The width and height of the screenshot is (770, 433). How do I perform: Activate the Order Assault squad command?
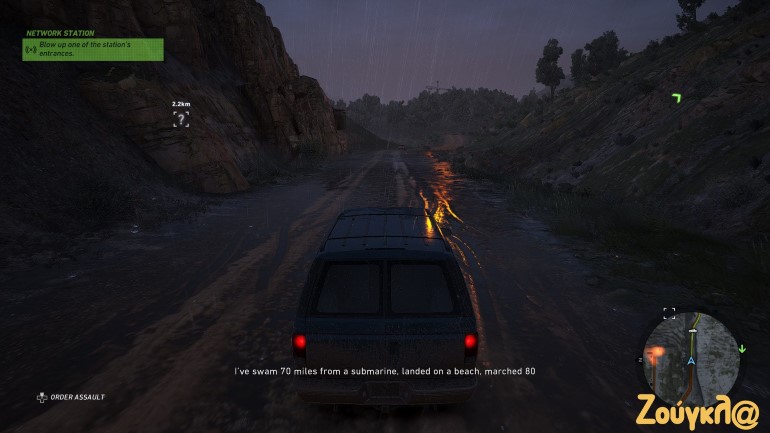(72, 397)
